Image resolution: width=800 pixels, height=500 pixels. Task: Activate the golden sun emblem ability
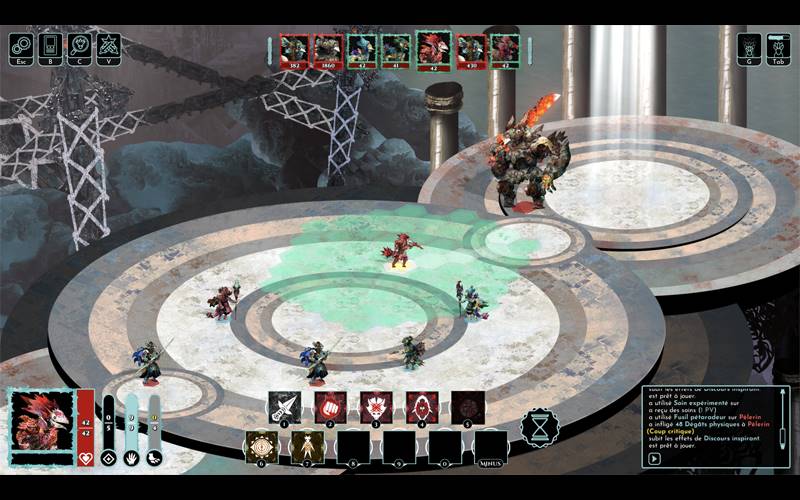pyautogui.click(x=262, y=447)
